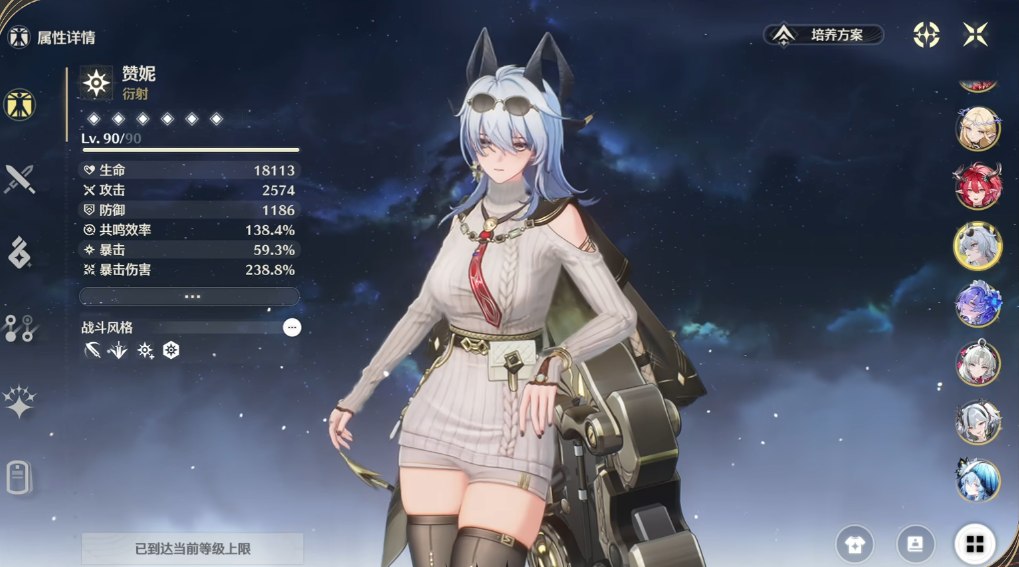
Task: Open the character profile card button
Action: [x=915, y=544]
